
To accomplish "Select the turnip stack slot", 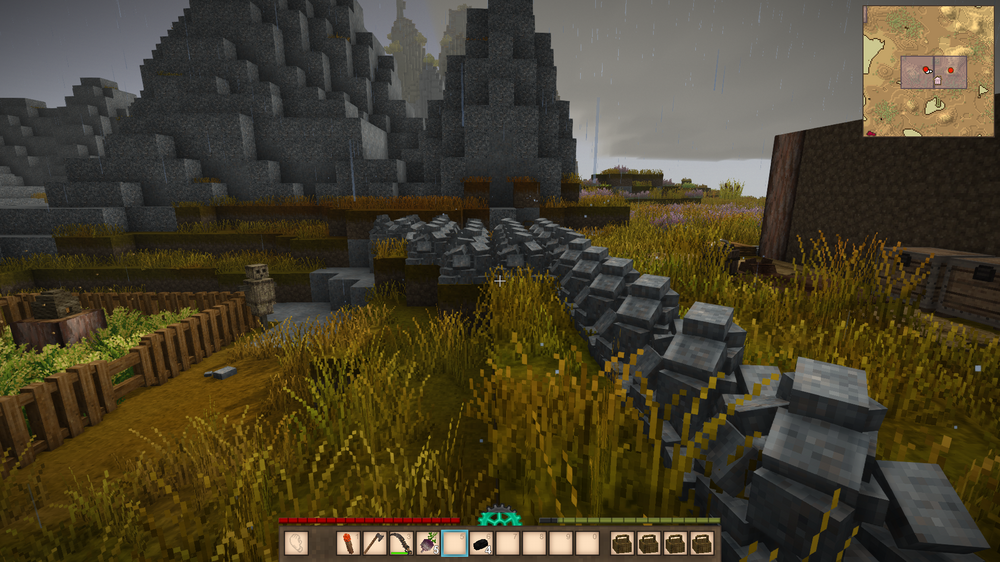I will tap(428, 543).
